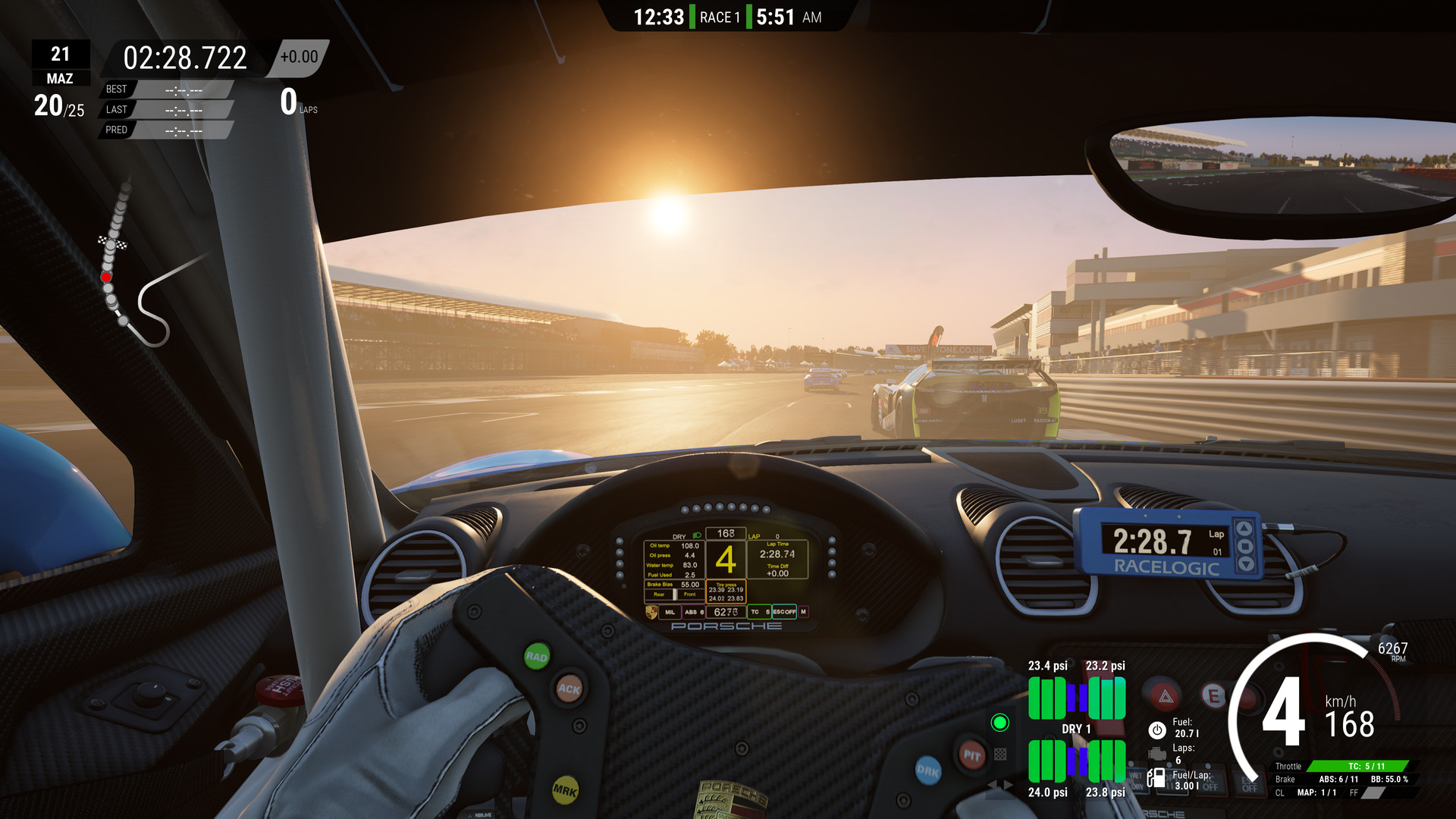Click the power symbol next to the Fuel readout
Viewport: 1456px width, 819px height.
[x=1157, y=730]
